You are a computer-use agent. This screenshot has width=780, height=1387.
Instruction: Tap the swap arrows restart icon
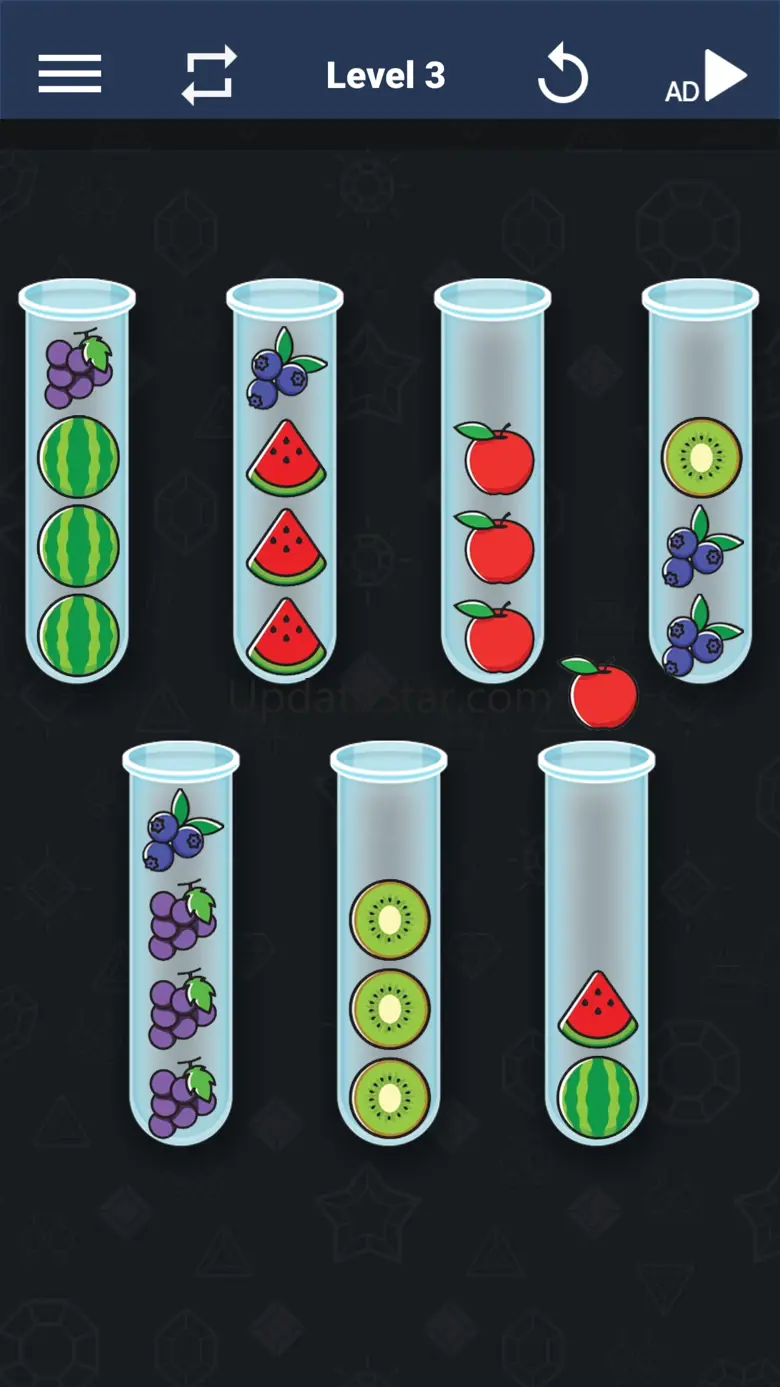click(209, 75)
